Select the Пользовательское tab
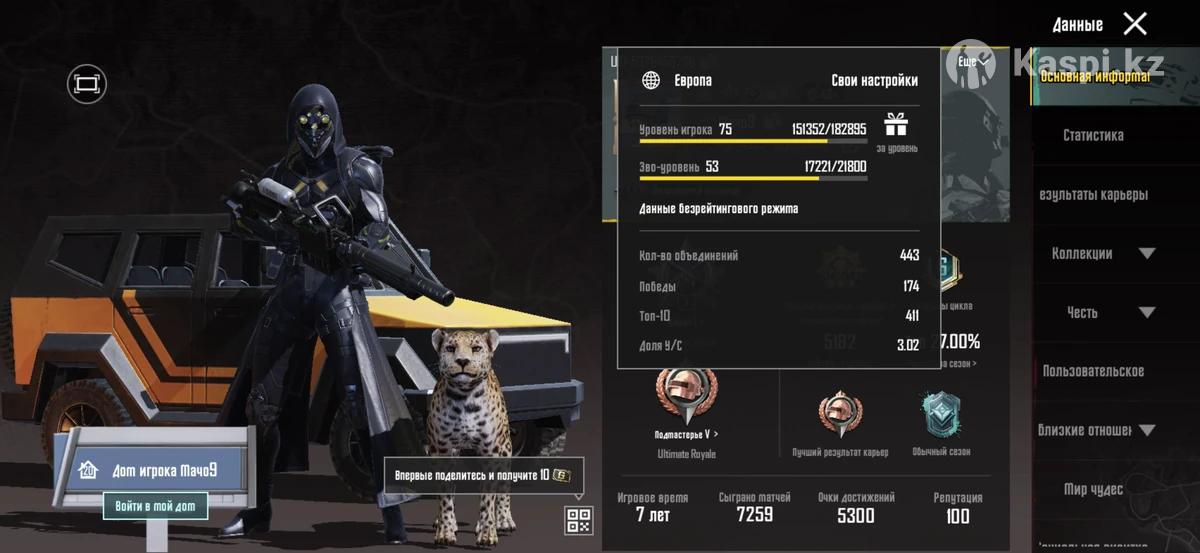Image resolution: width=1200 pixels, height=553 pixels. [1093, 371]
